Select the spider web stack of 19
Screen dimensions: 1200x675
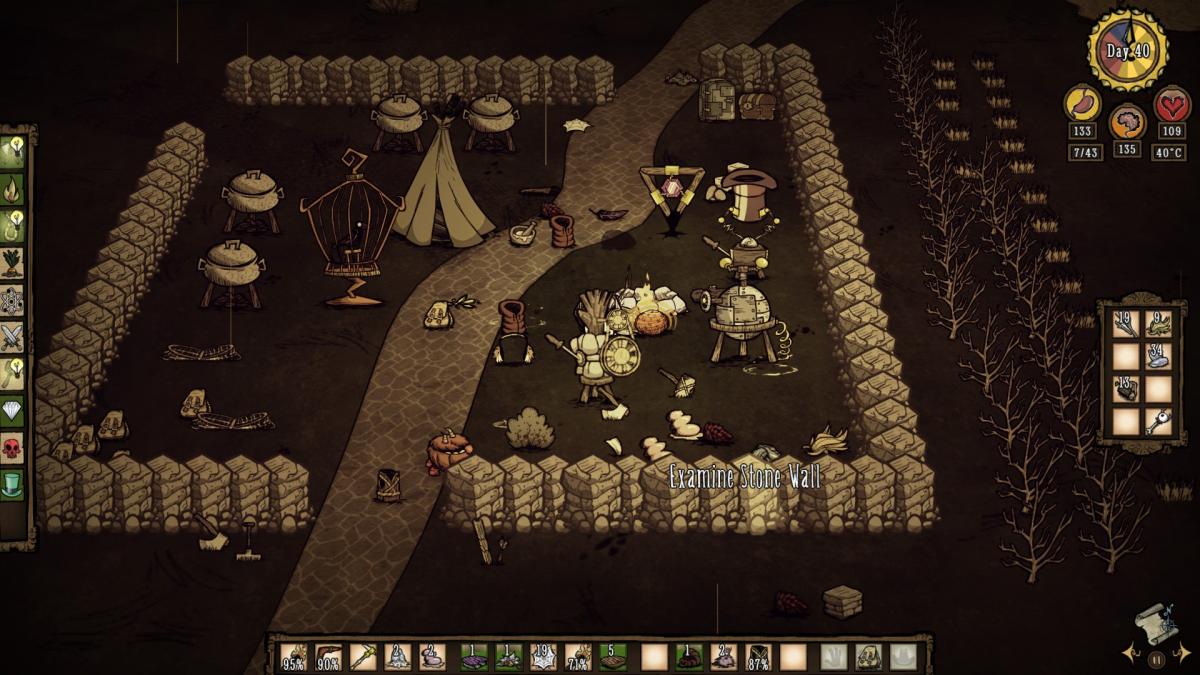tap(543, 657)
